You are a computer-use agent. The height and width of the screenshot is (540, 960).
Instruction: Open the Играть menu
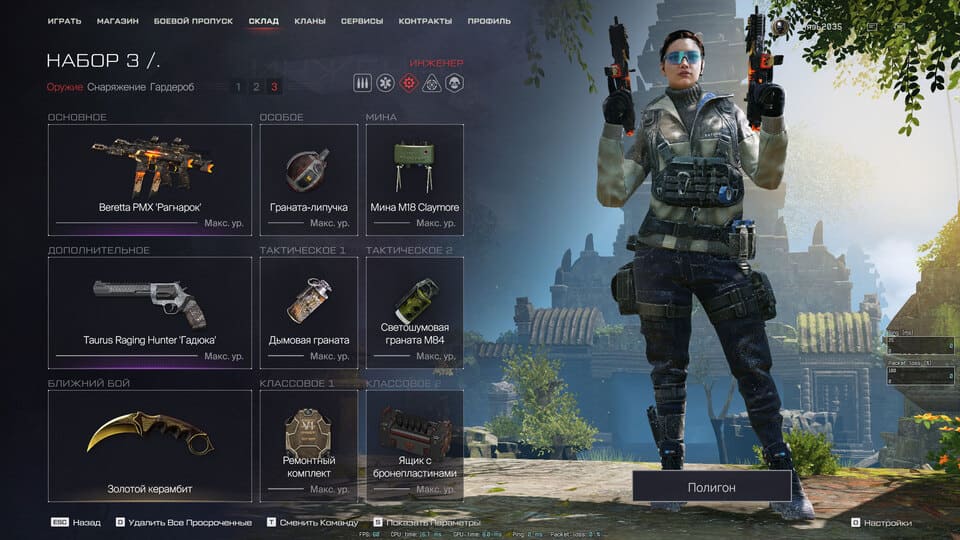pyautogui.click(x=64, y=21)
